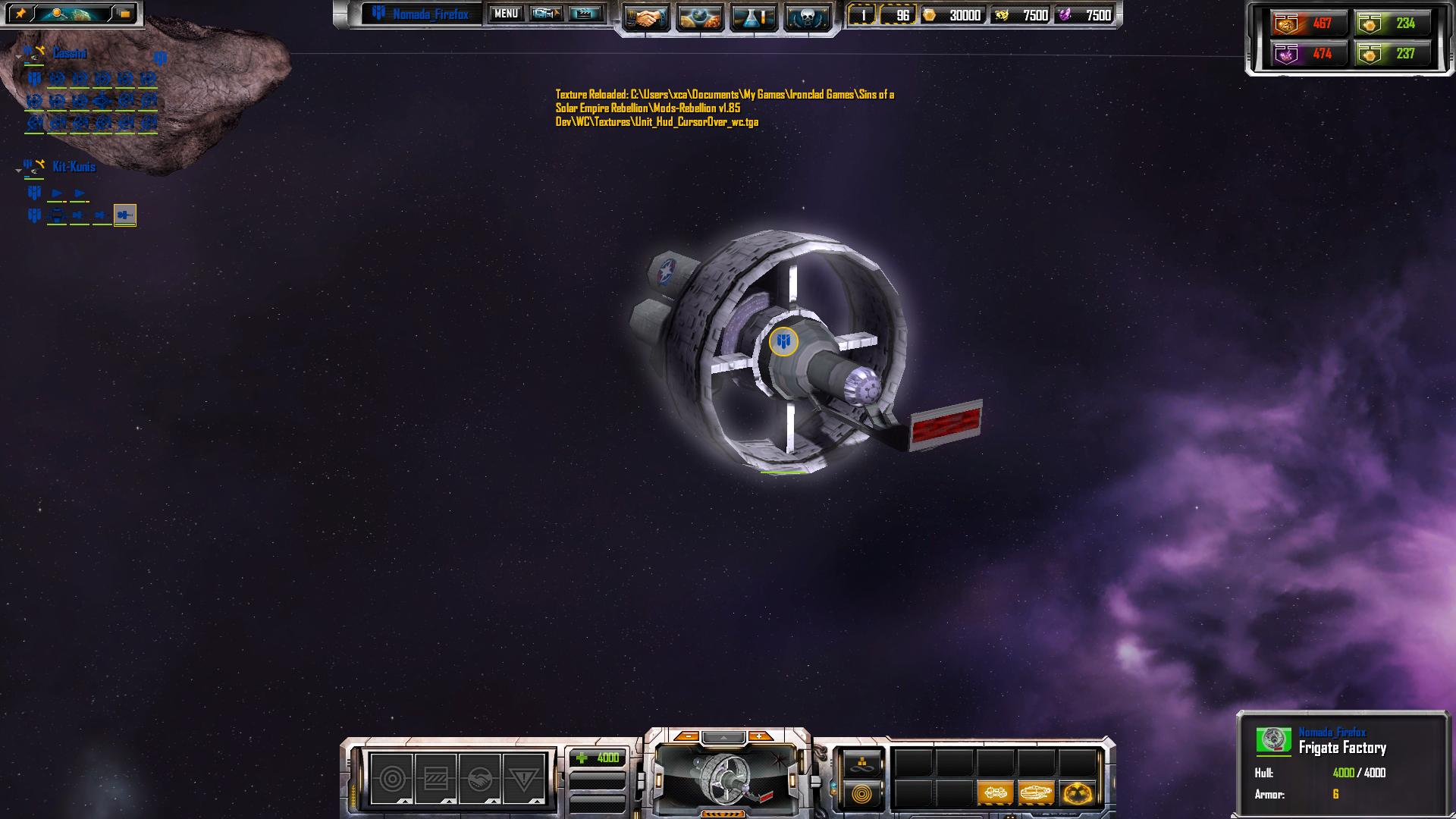Open the research flask screen
Viewport: 1456px width, 819px height.
click(x=753, y=17)
